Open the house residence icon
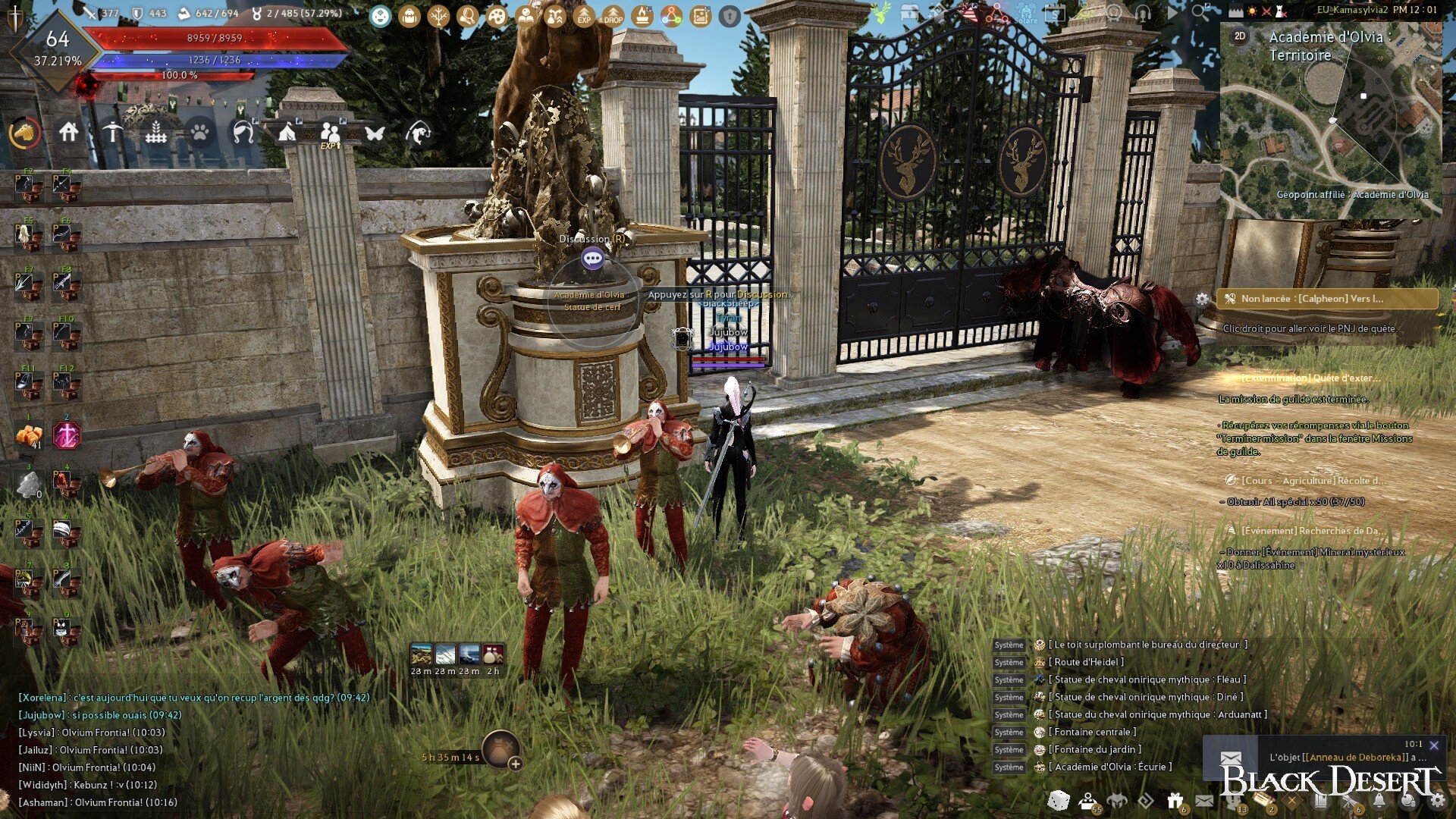 tap(69, 133)
